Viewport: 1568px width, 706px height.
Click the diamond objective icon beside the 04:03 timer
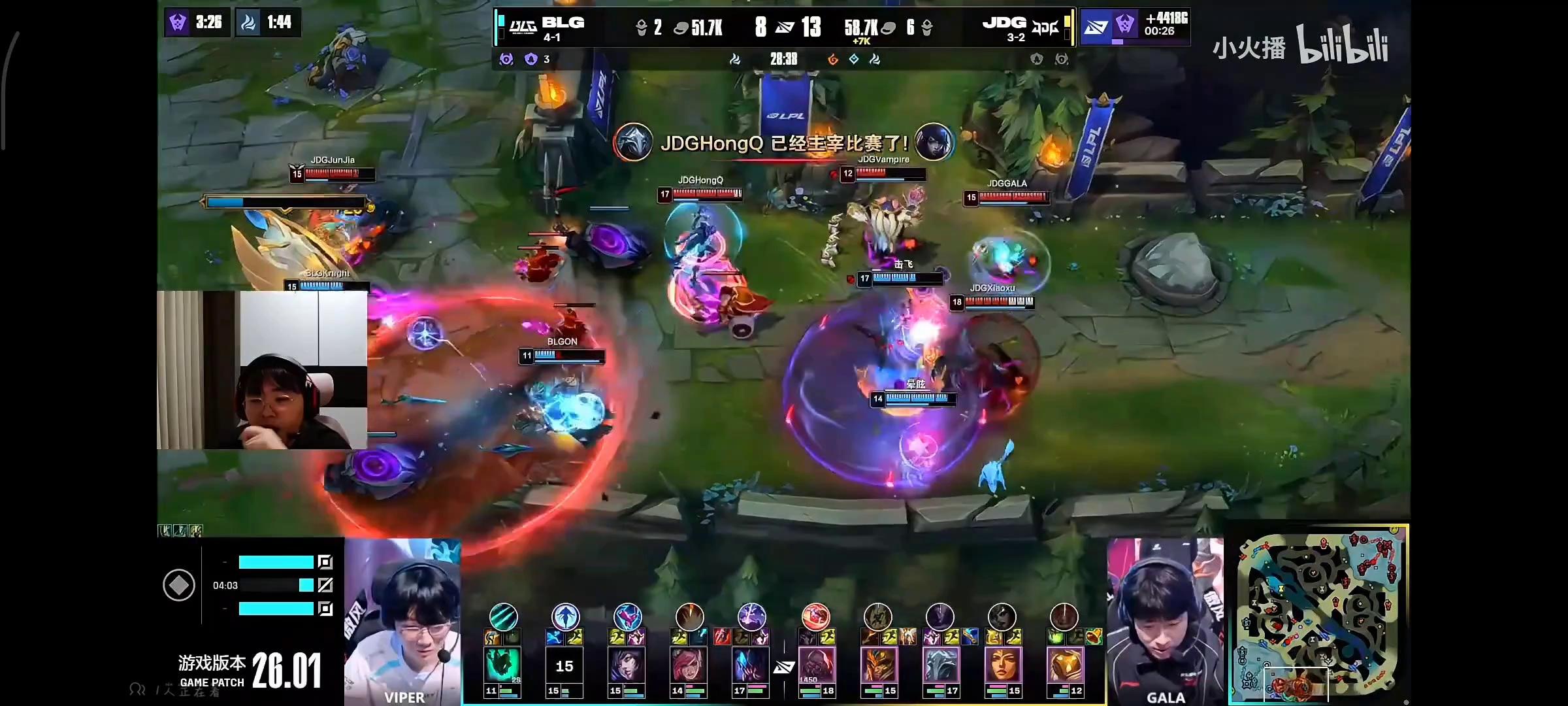[178, 585]
